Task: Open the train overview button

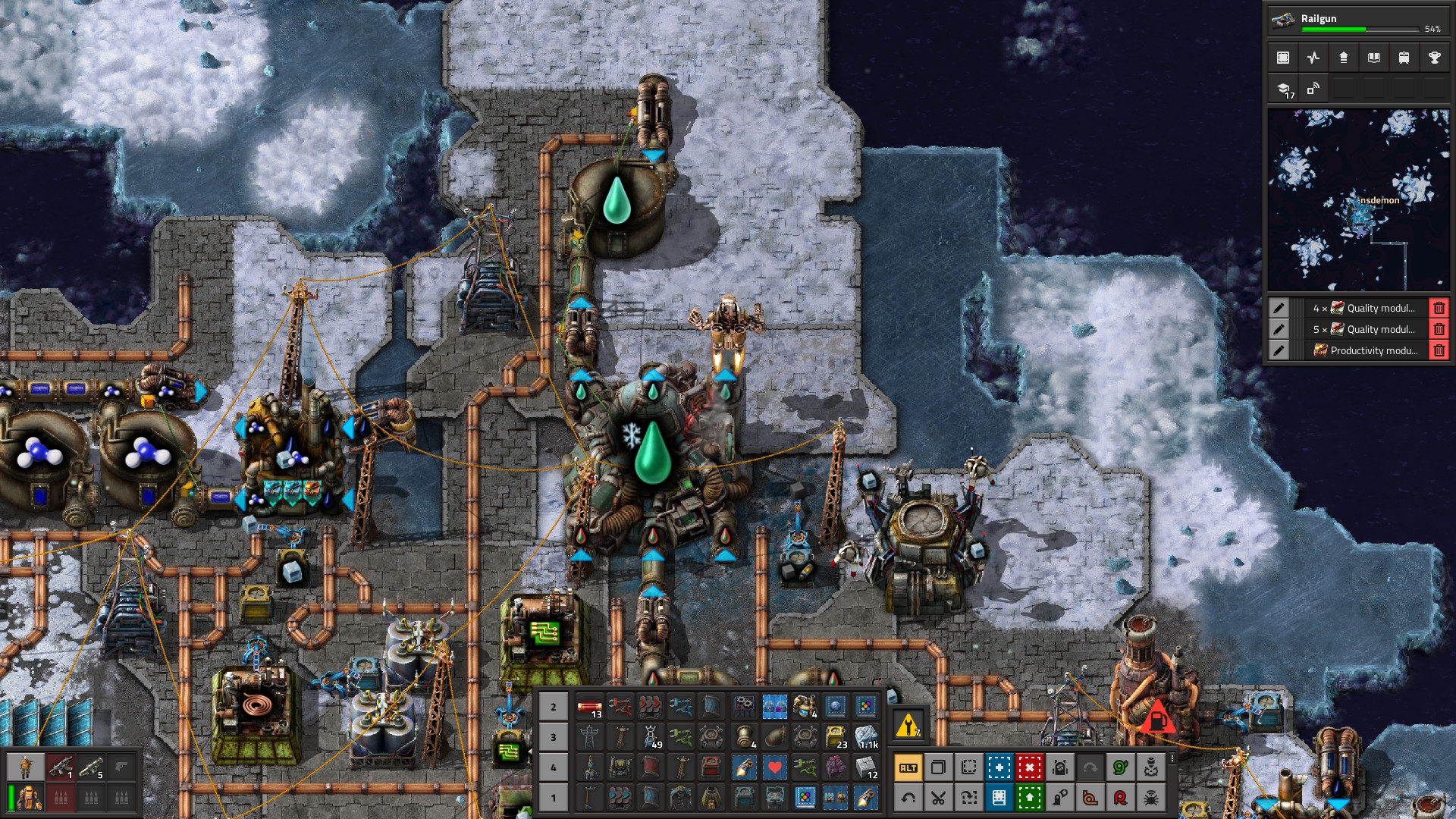Action: (x=1404, y=58)
